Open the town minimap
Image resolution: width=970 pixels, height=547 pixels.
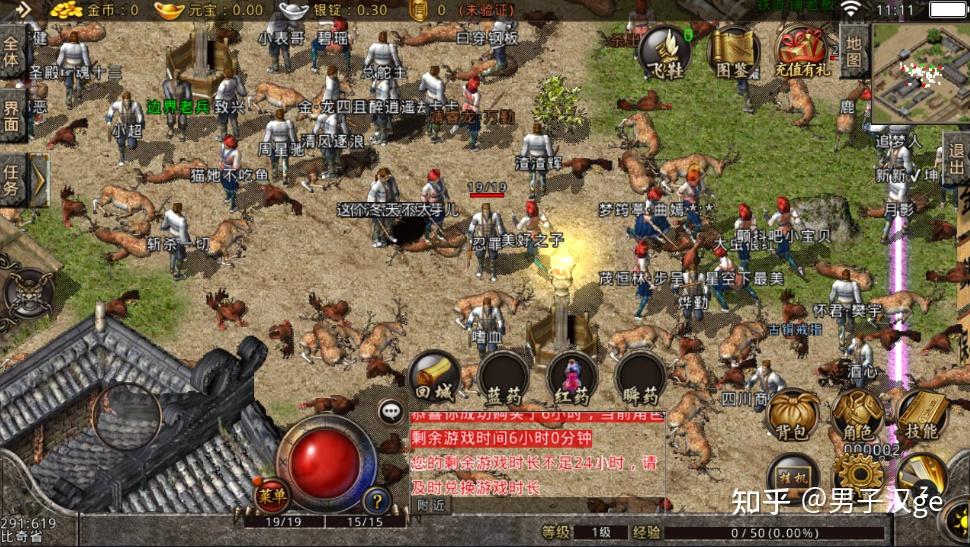pyautogui.click(x=920, y=72)
